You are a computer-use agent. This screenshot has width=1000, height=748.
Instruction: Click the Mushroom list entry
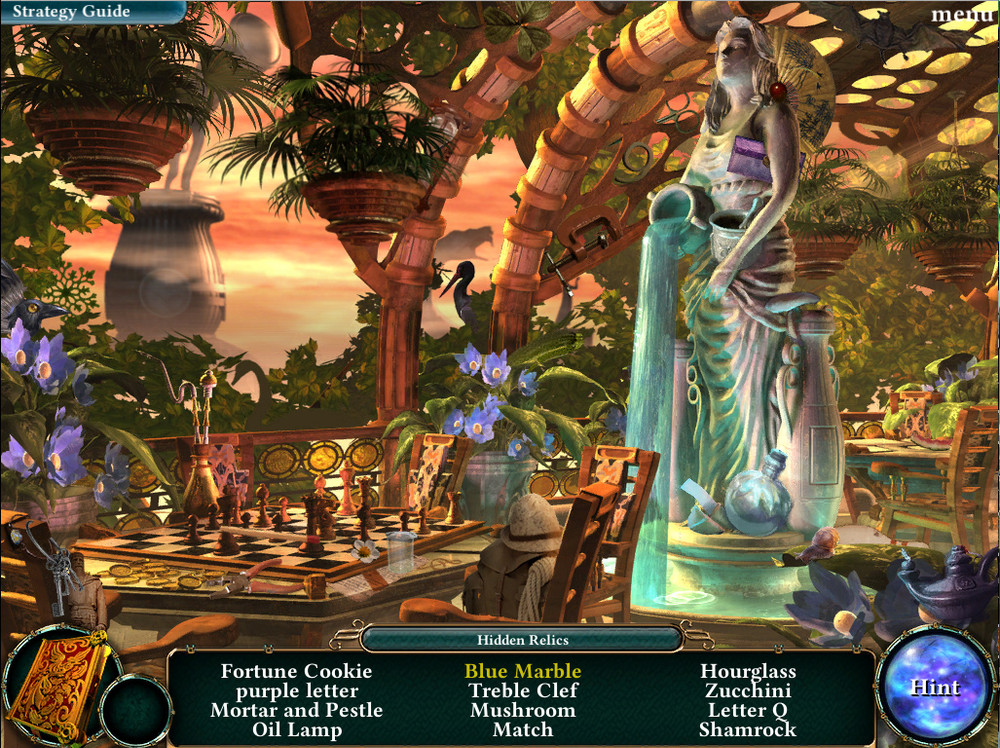pyautogui.click(x=522, y=710)
